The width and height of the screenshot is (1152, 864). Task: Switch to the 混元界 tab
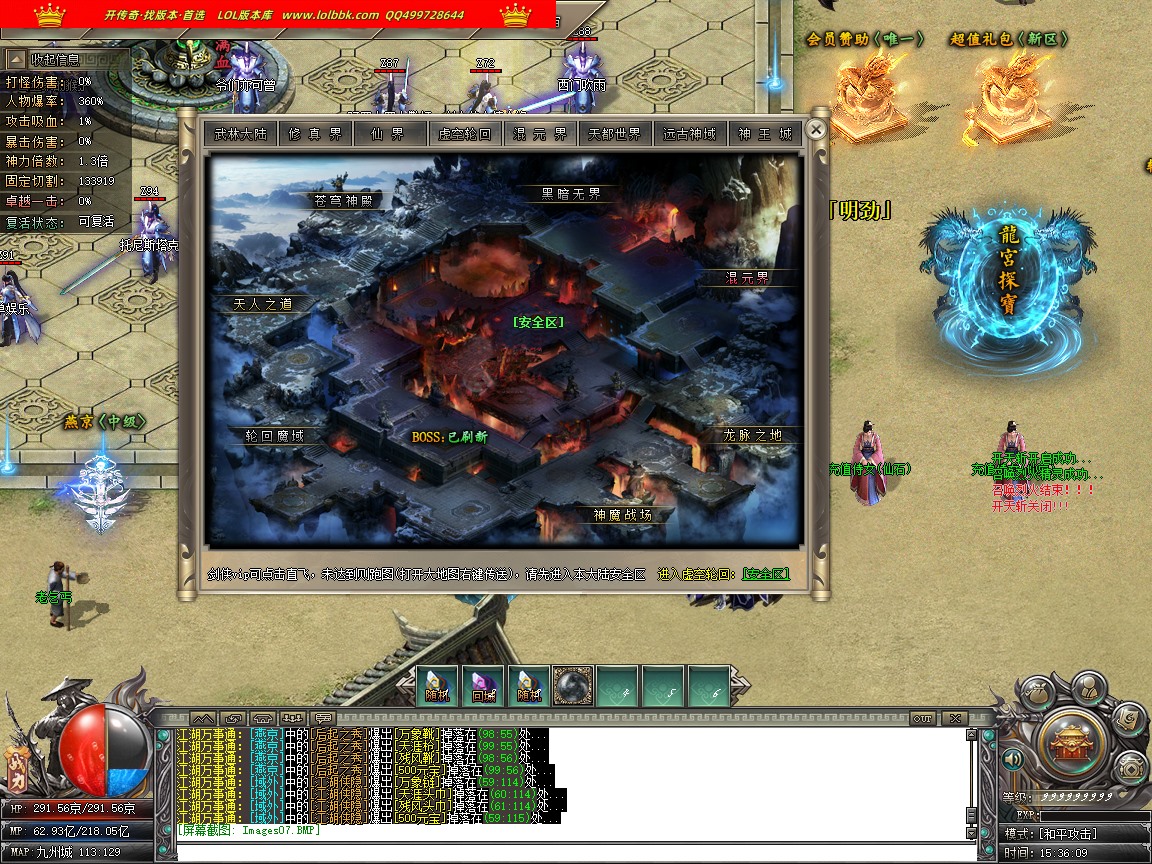pos(540,134)
